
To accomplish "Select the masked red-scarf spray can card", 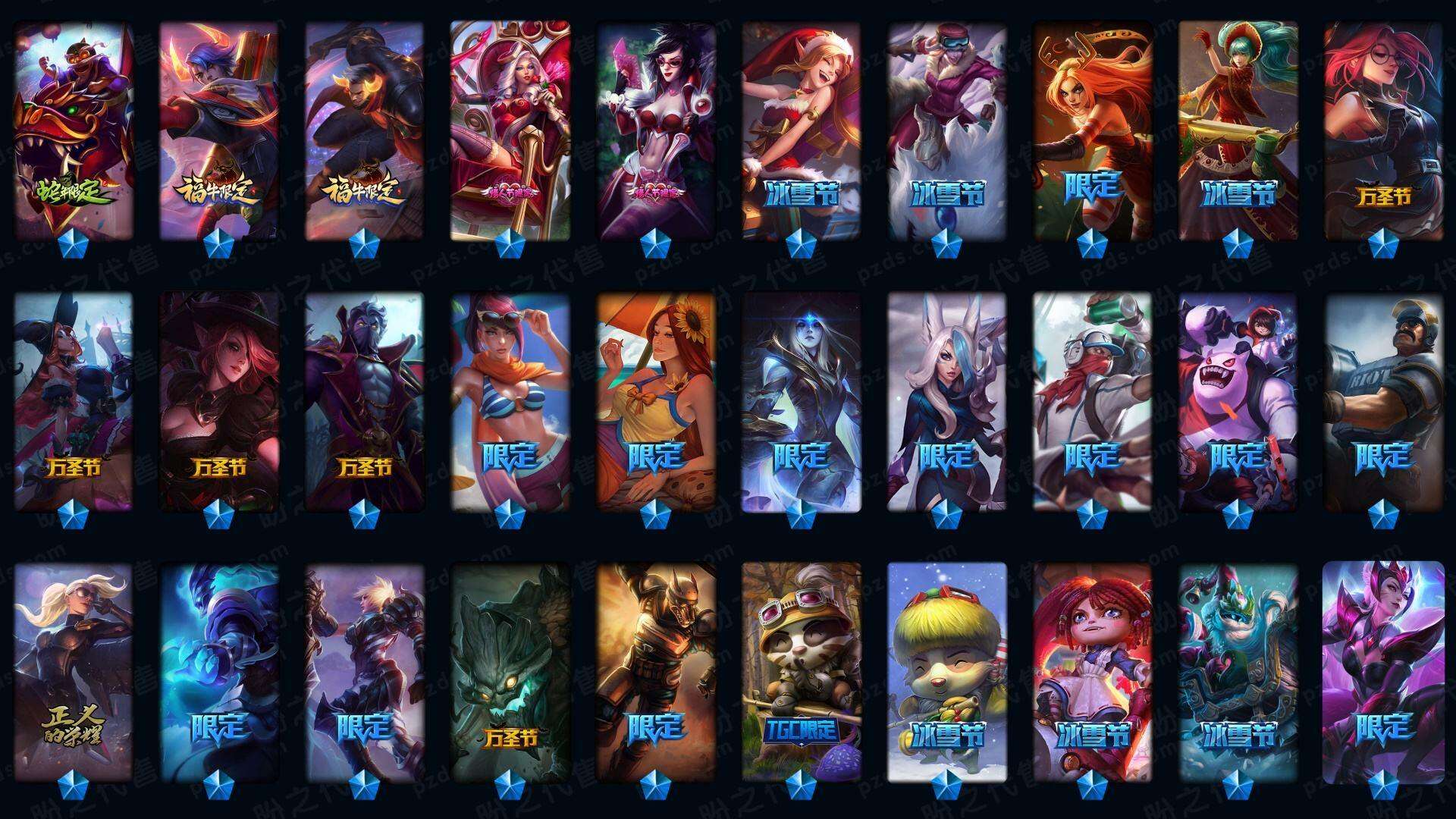I will (1092, 400).
